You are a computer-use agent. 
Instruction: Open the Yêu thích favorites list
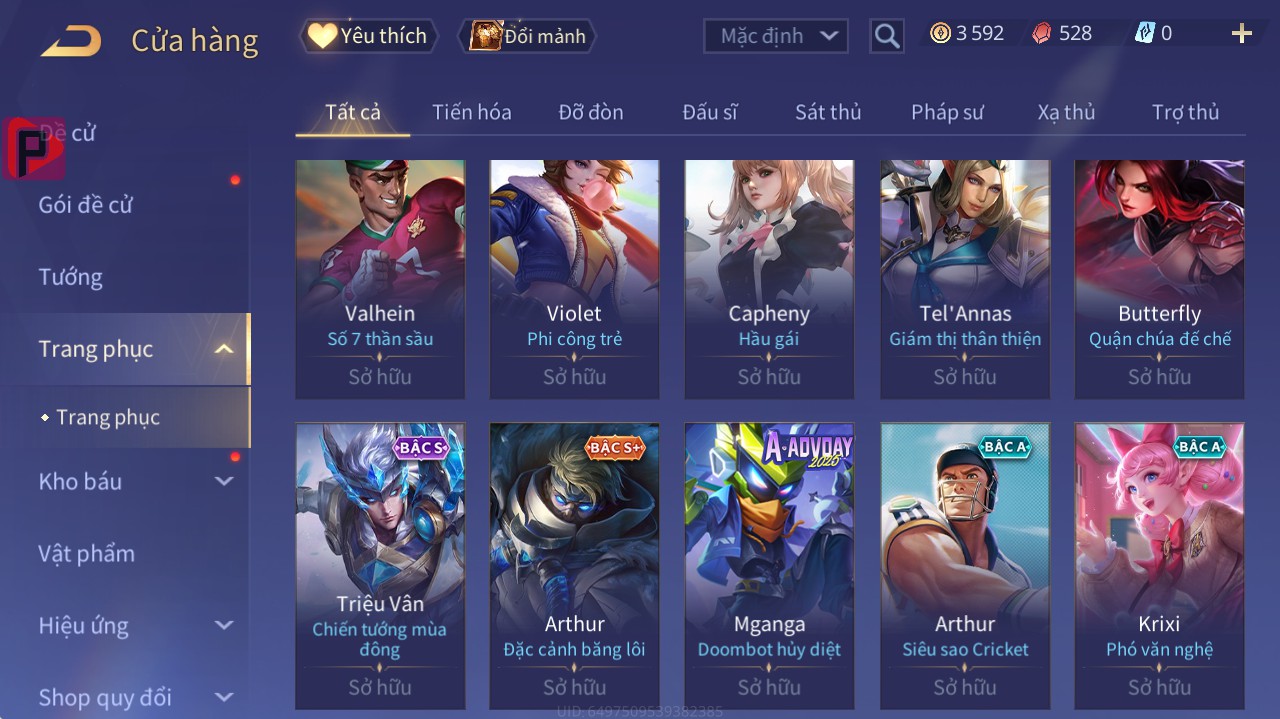(369, 36)
